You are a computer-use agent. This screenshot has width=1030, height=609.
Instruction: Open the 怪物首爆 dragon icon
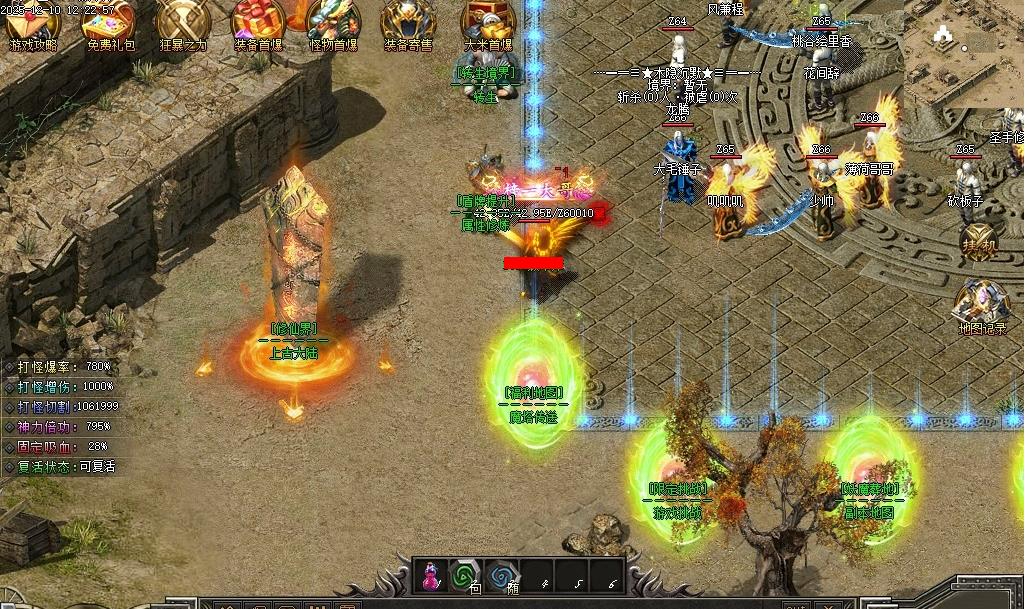pos(332,24)
